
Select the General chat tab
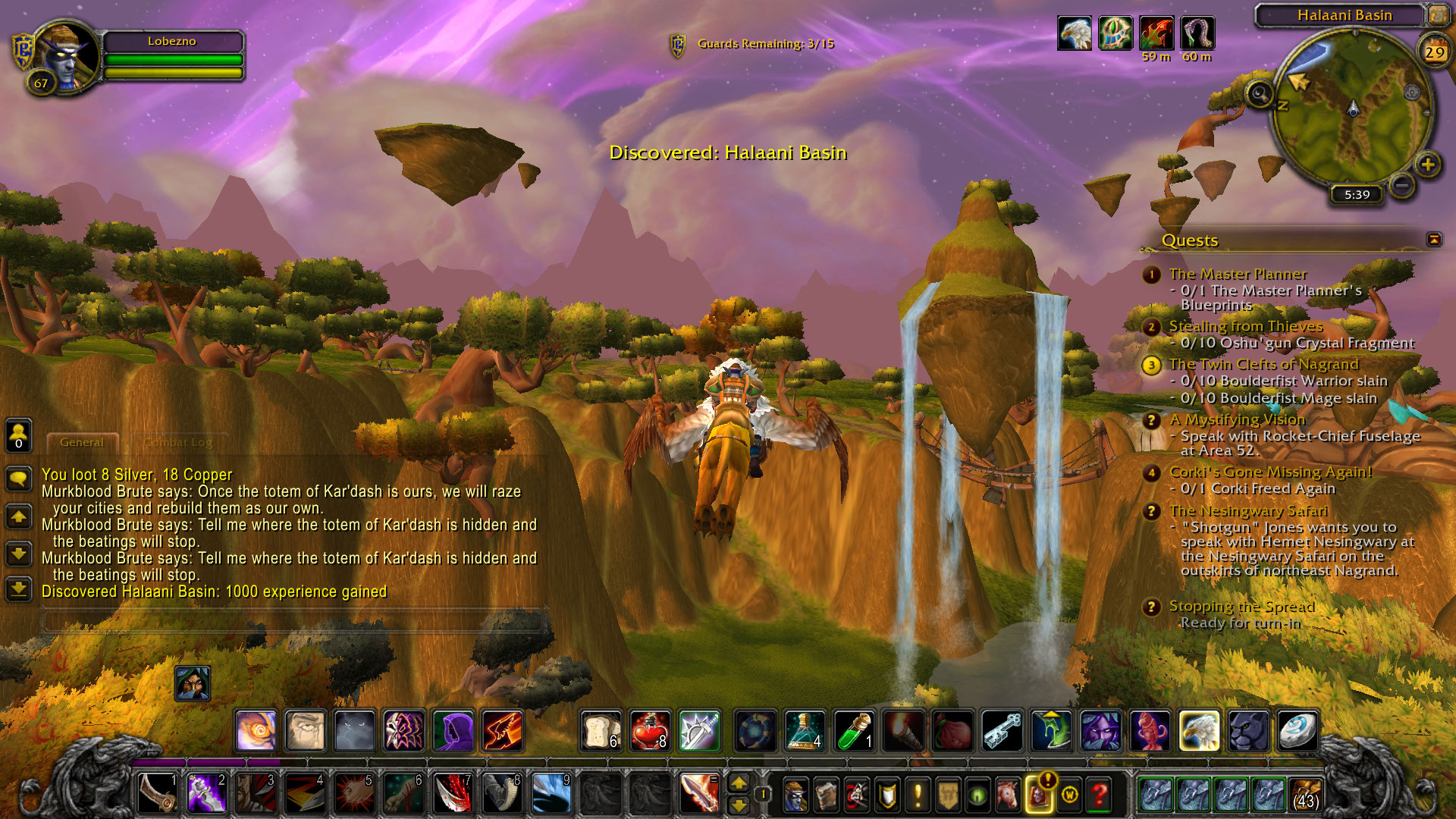coord(82,442)
